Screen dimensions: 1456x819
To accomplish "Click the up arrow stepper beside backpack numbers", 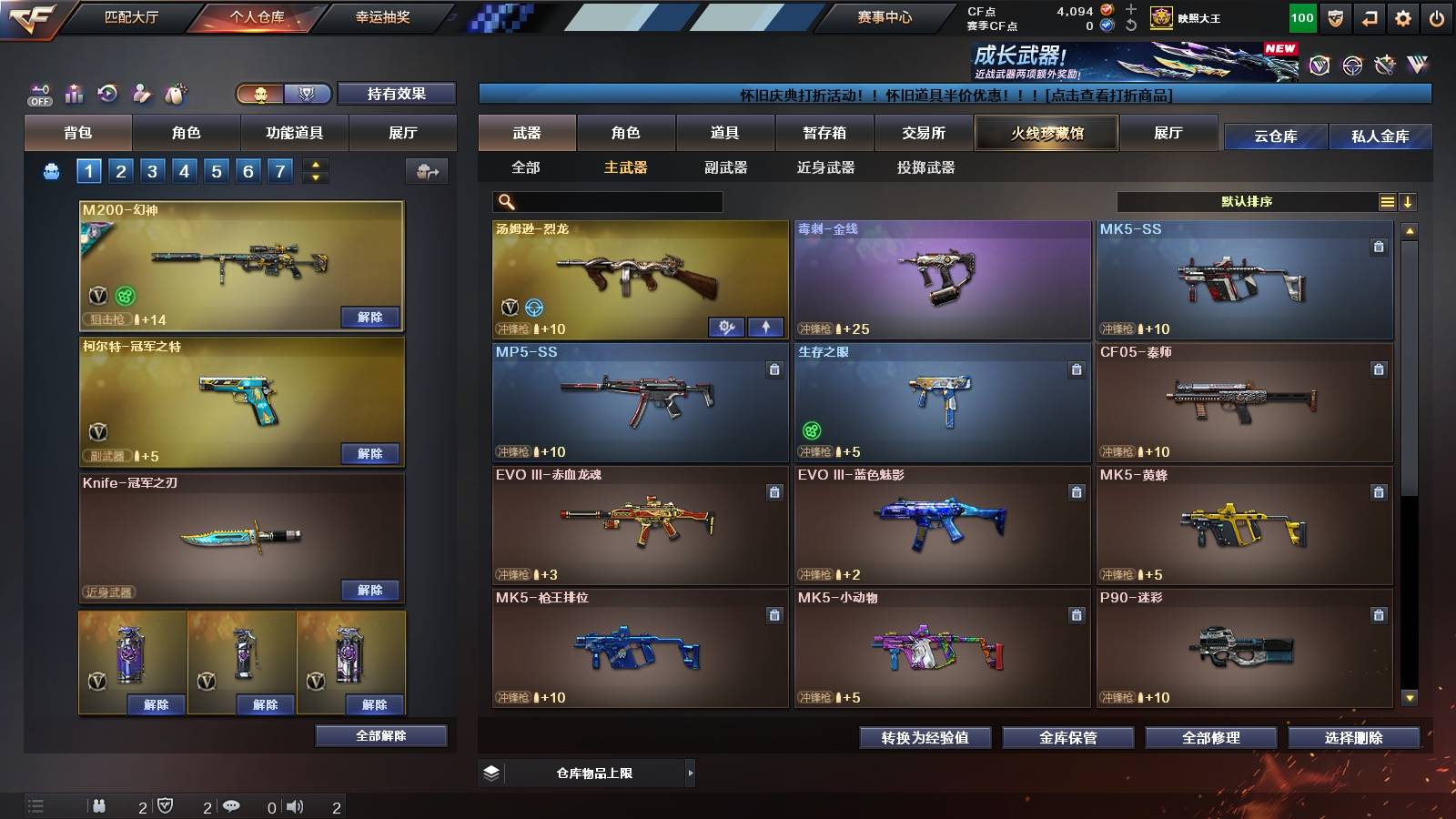I will pos(314,165).
